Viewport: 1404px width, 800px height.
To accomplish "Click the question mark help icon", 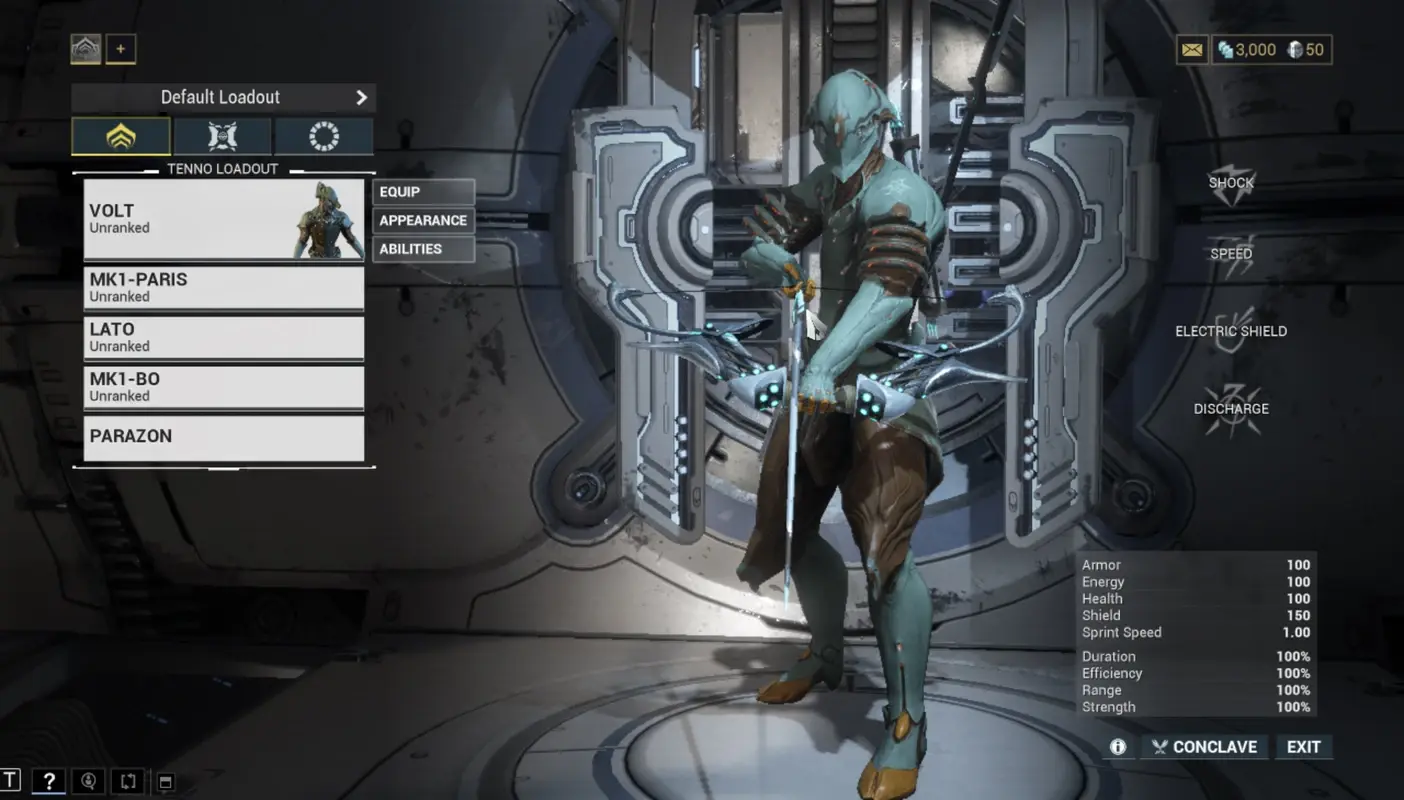I will tap(48, 781).
